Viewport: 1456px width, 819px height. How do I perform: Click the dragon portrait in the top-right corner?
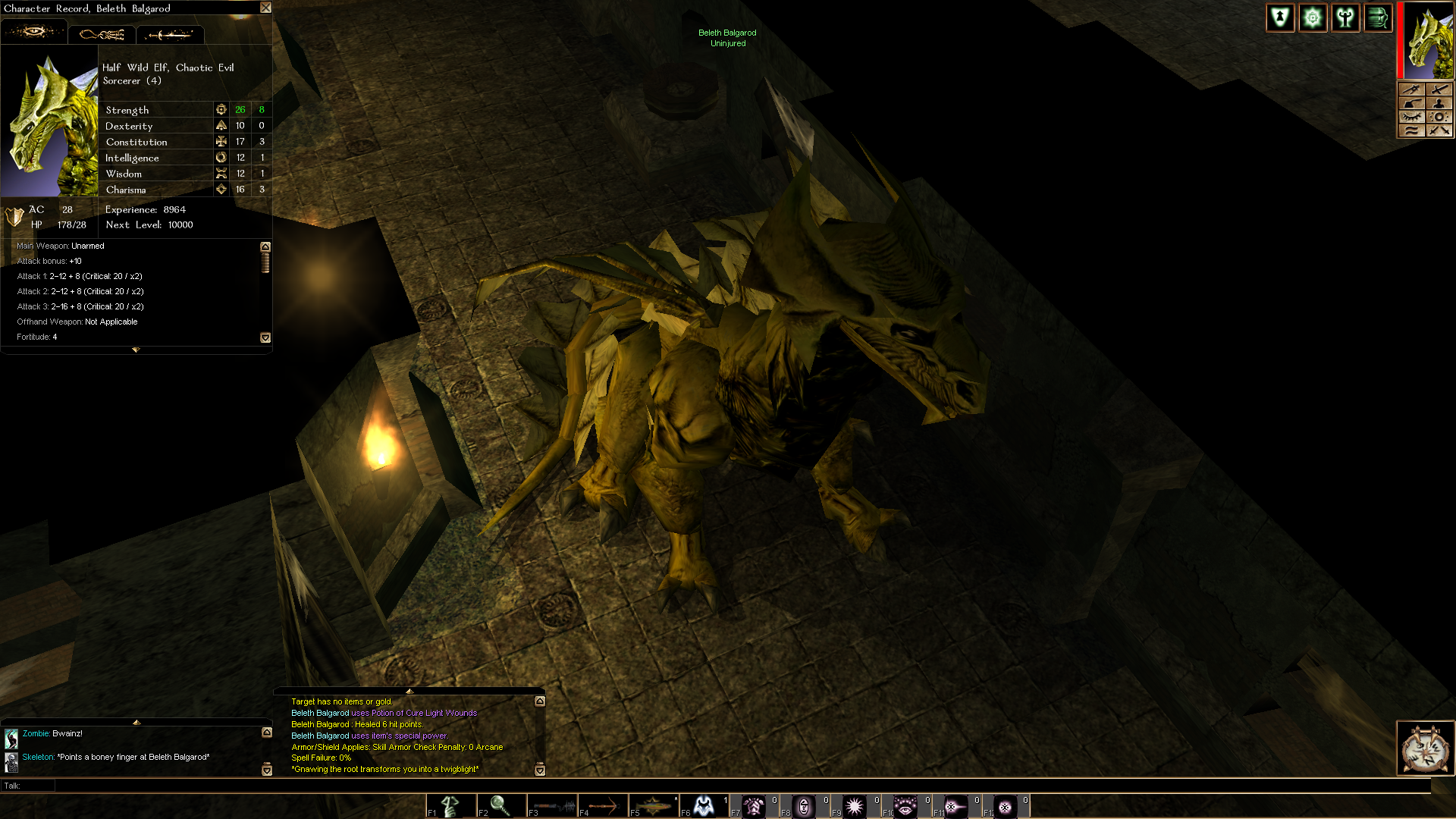point(1428,41)
